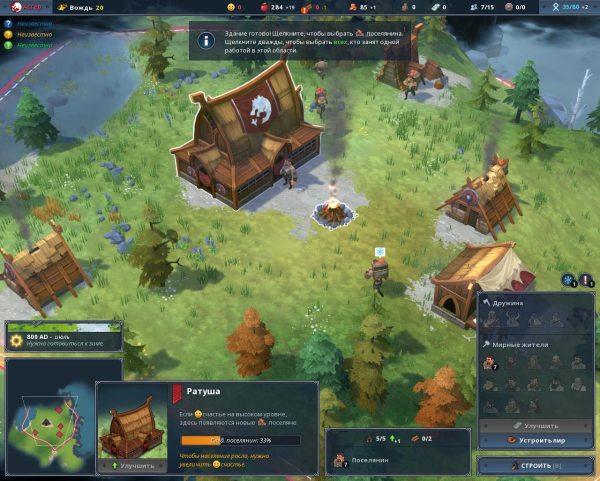Select the first unknown objective with question mark
The height and width of the screenshot is (481, 600).
tap(8, 21)
